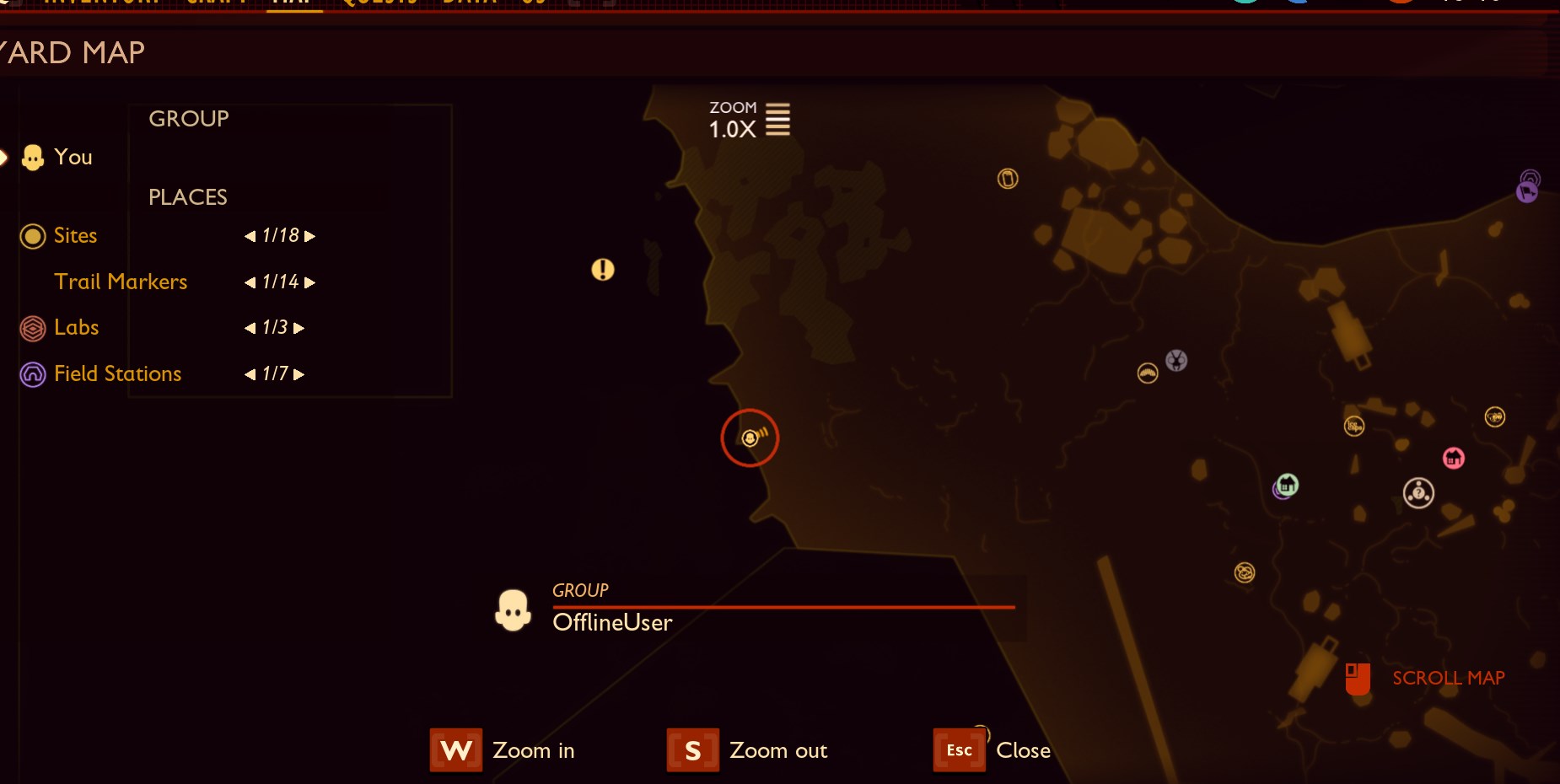Select the pink house landmark icon
Viewport: 1560px width, 784px height.
tap(1454, 459)
